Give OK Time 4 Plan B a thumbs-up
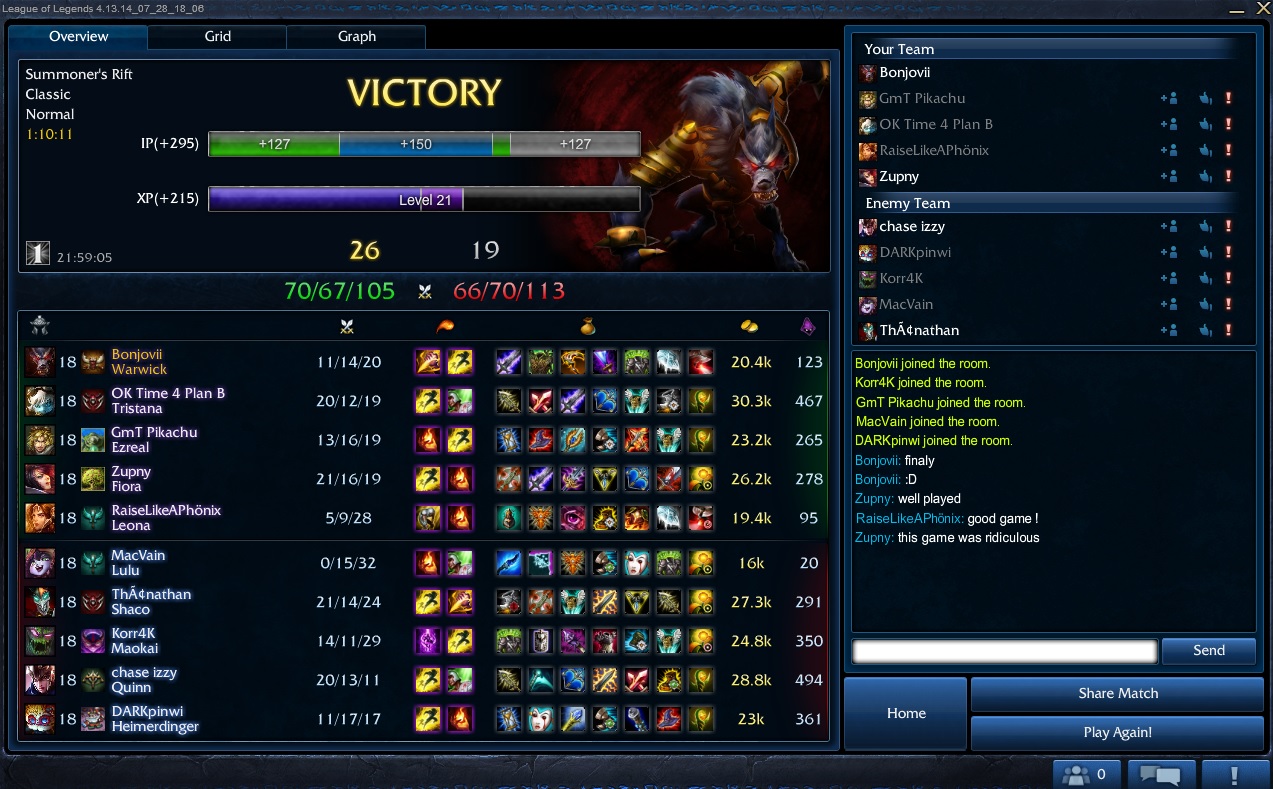Screen dimensions: 1273x789 click(1205, 124)
